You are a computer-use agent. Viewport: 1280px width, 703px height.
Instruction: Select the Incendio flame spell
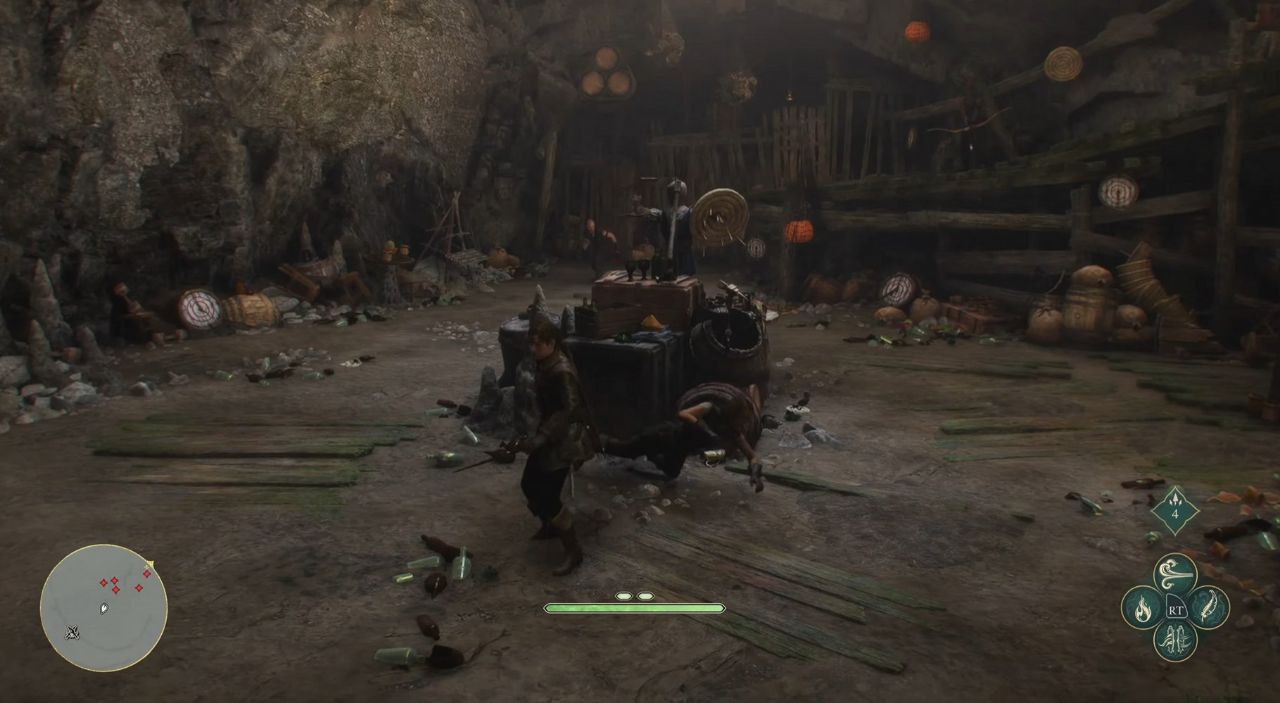click(x=1142, y=607)
